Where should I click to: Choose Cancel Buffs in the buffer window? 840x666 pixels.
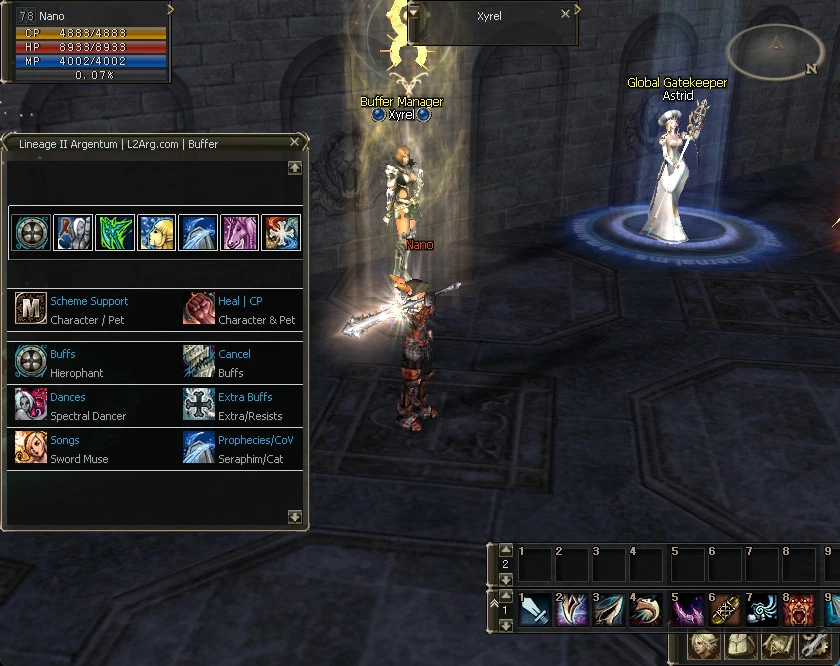(234, 354)
